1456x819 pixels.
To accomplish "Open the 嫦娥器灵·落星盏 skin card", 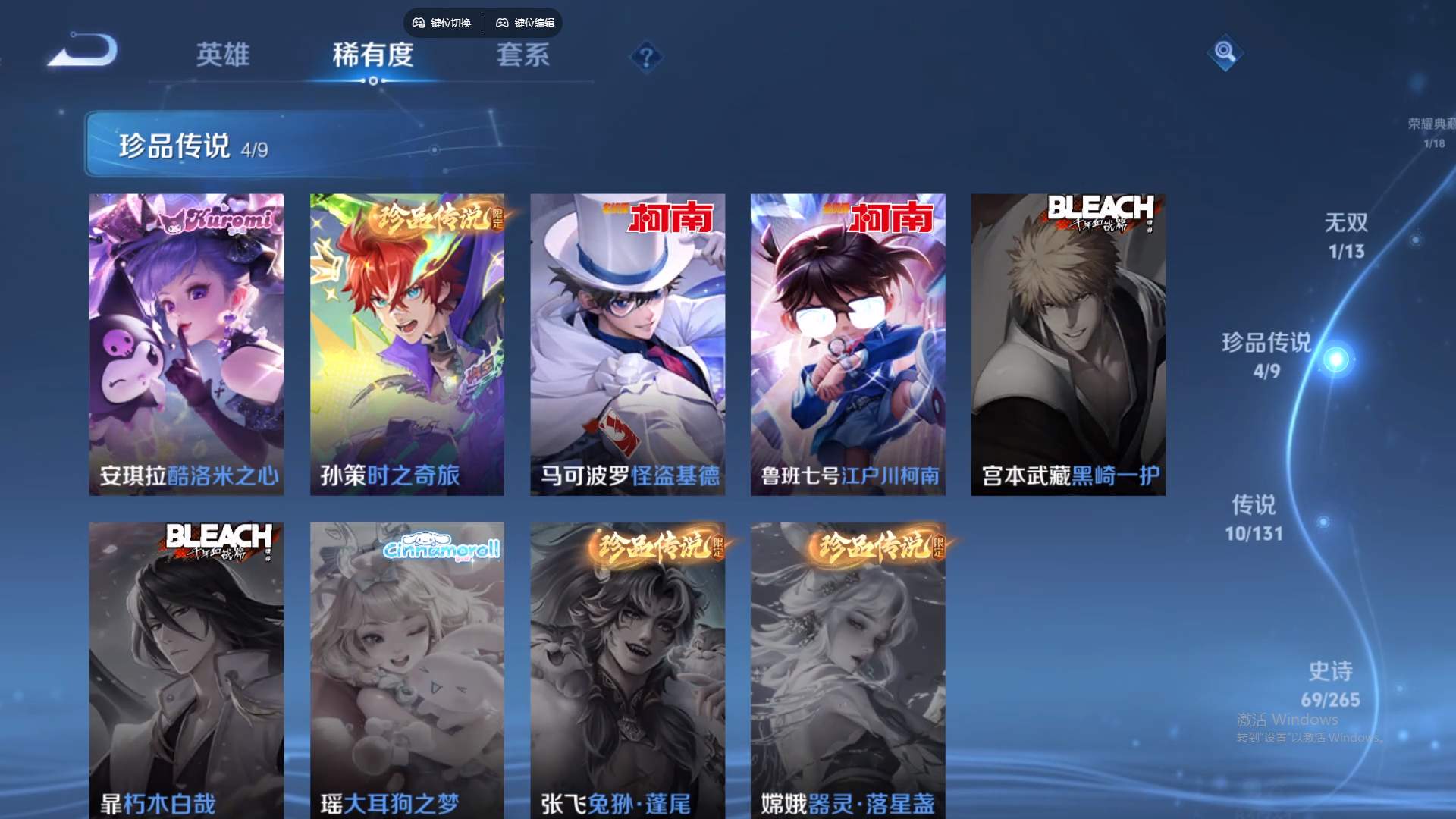I will (x=847, y=667).
